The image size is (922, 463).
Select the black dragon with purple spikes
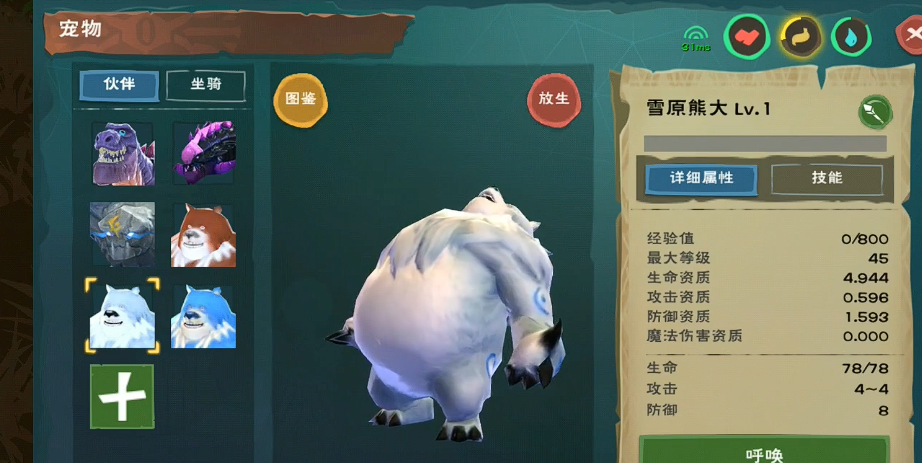[x=204, y=154]
